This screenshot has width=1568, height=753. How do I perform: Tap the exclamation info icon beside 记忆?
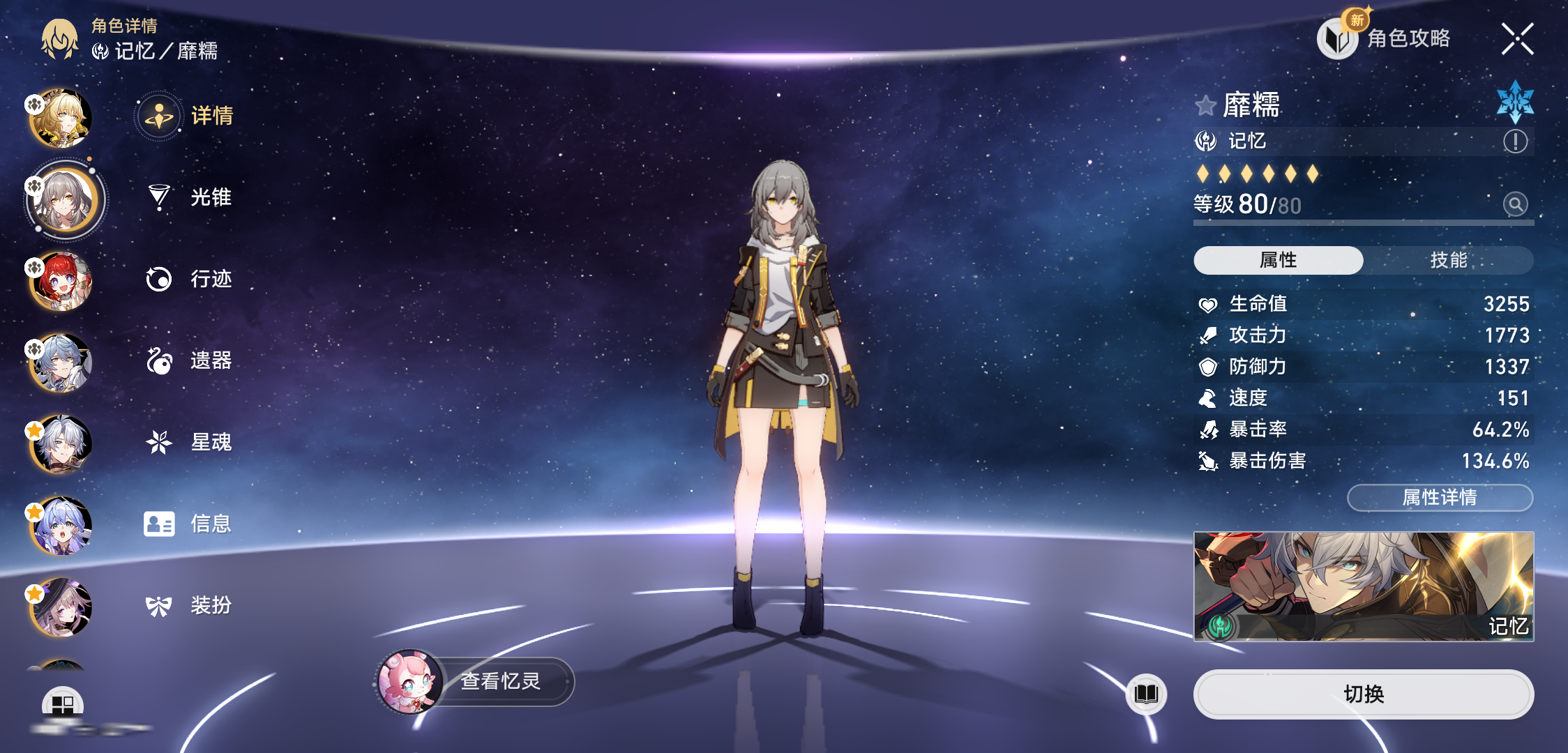click(x=1515, y=142)
